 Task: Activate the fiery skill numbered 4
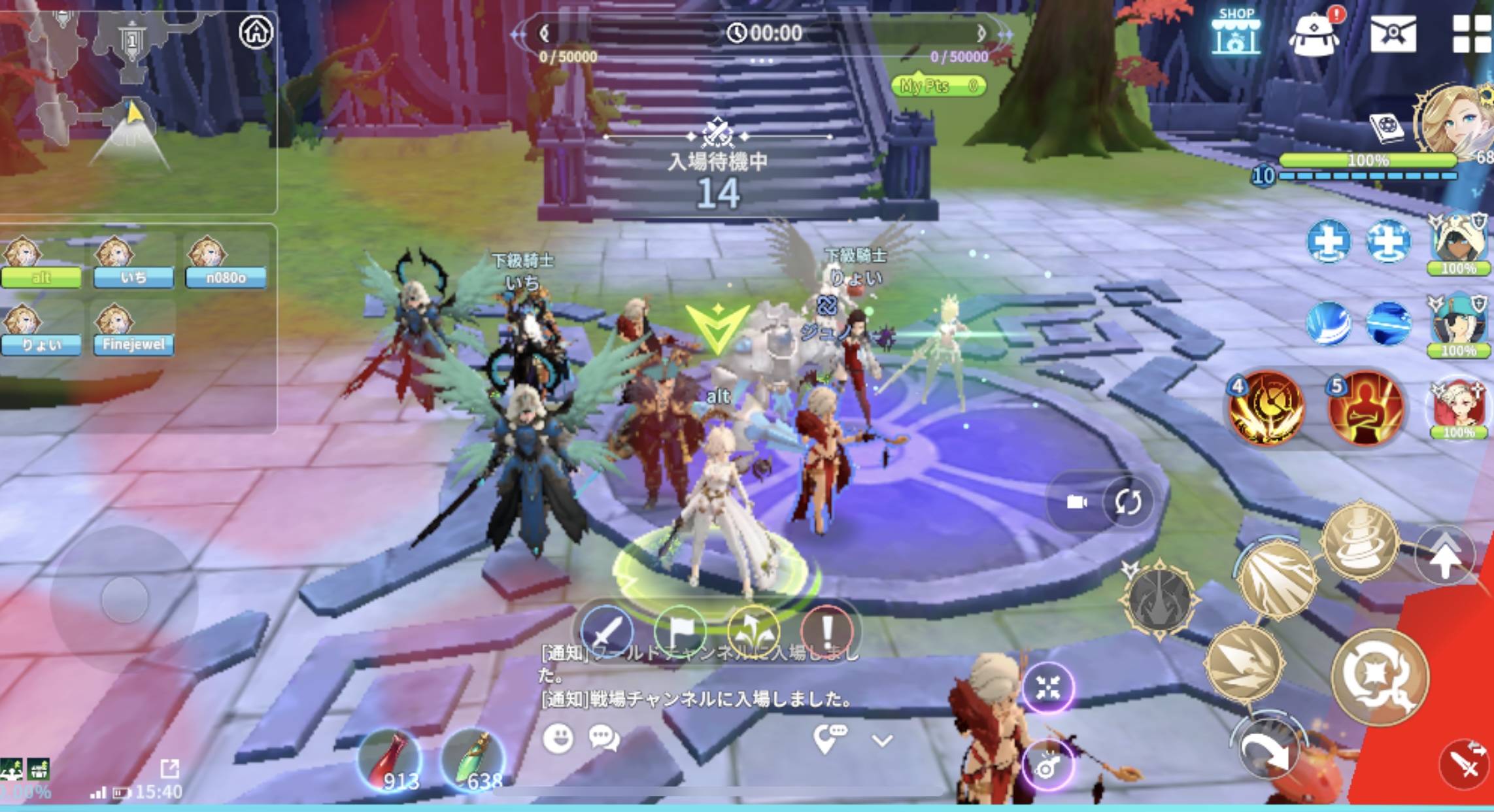1266,408
